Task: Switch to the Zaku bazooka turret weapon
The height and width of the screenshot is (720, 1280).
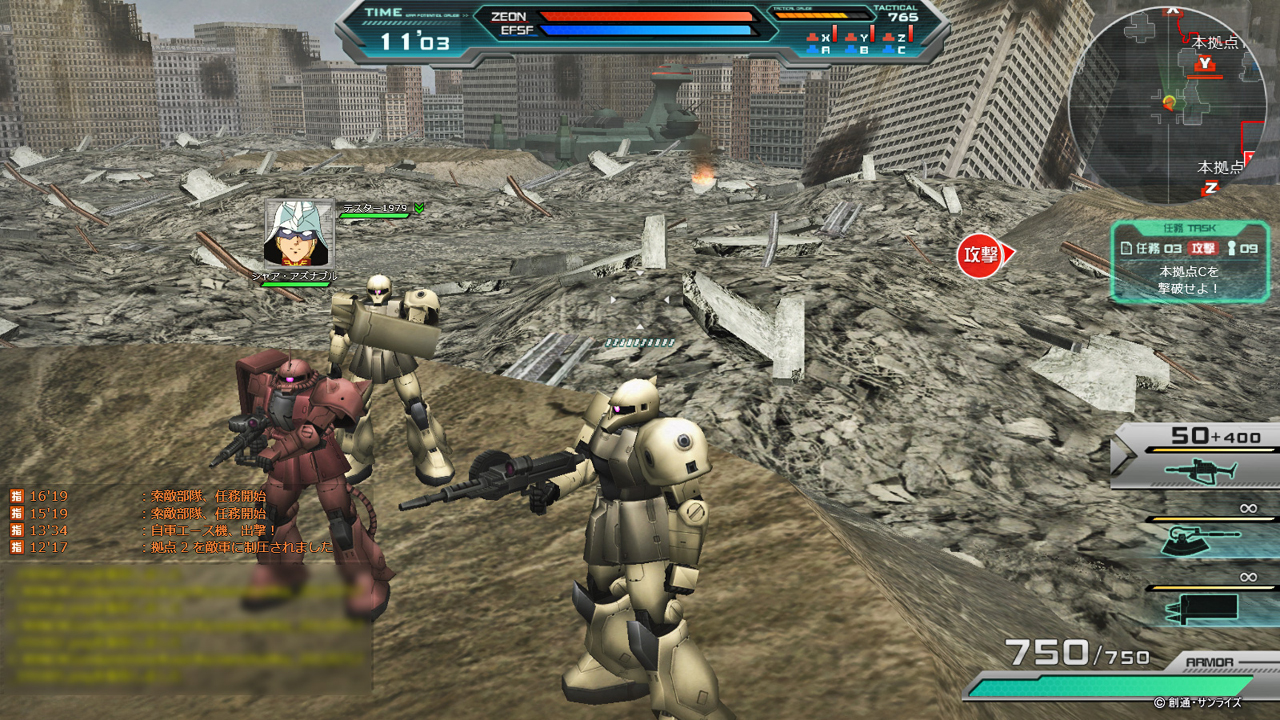Action: [1200, 540]
